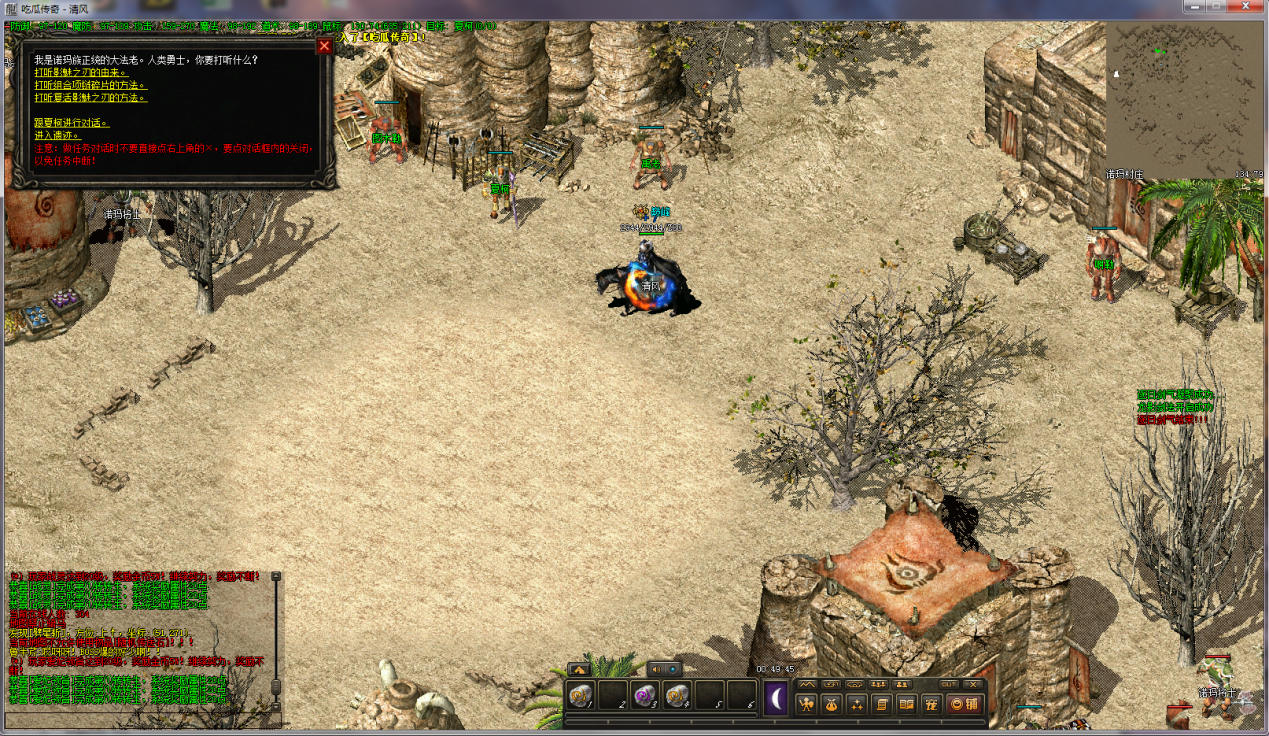Image resolution: width=1269 pixels, height=736 pixels.
Task: Open the scroll-shaped quest log button
Action: coord(882,704)
